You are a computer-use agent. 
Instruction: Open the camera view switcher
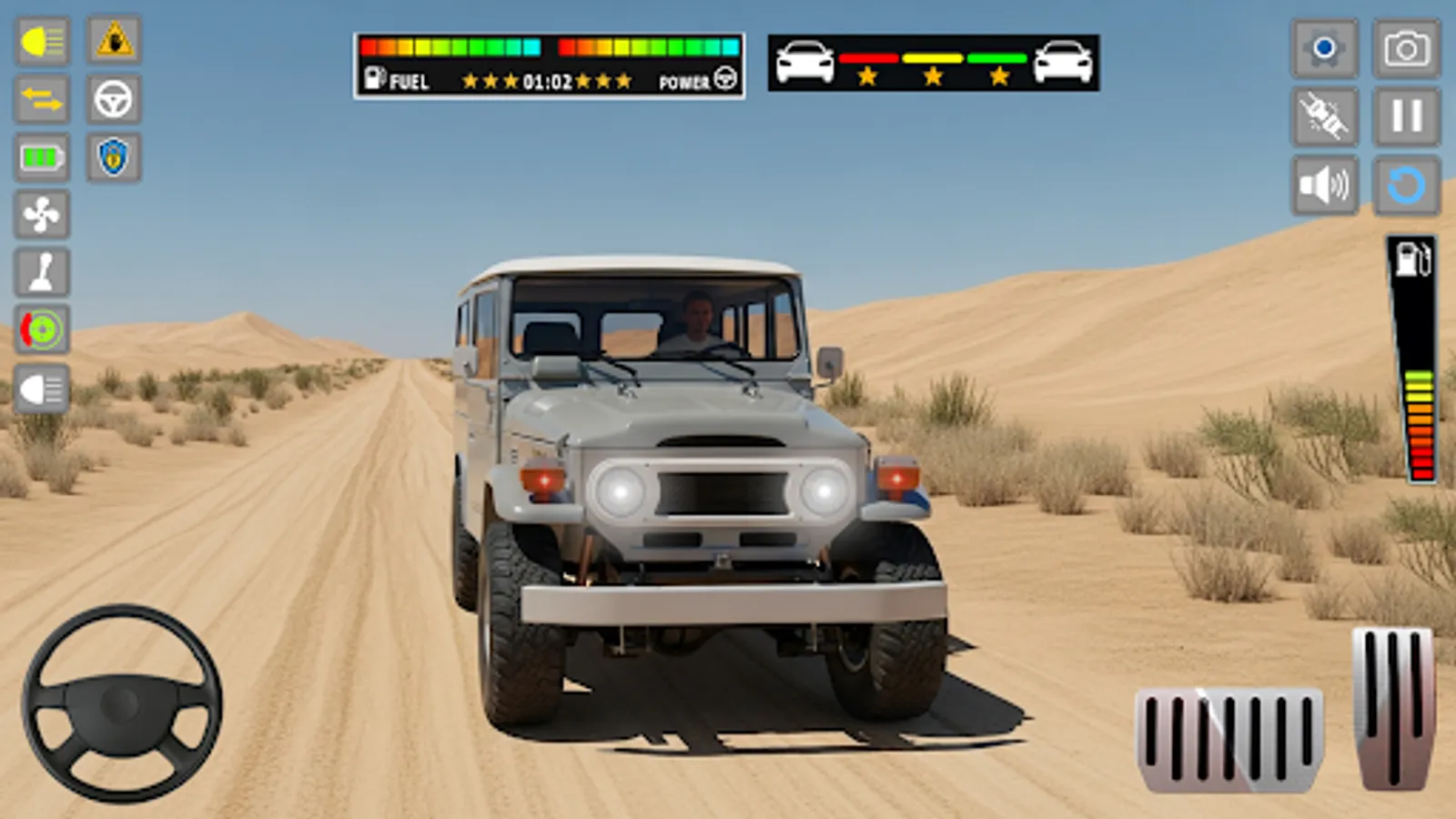point(1407,47)
